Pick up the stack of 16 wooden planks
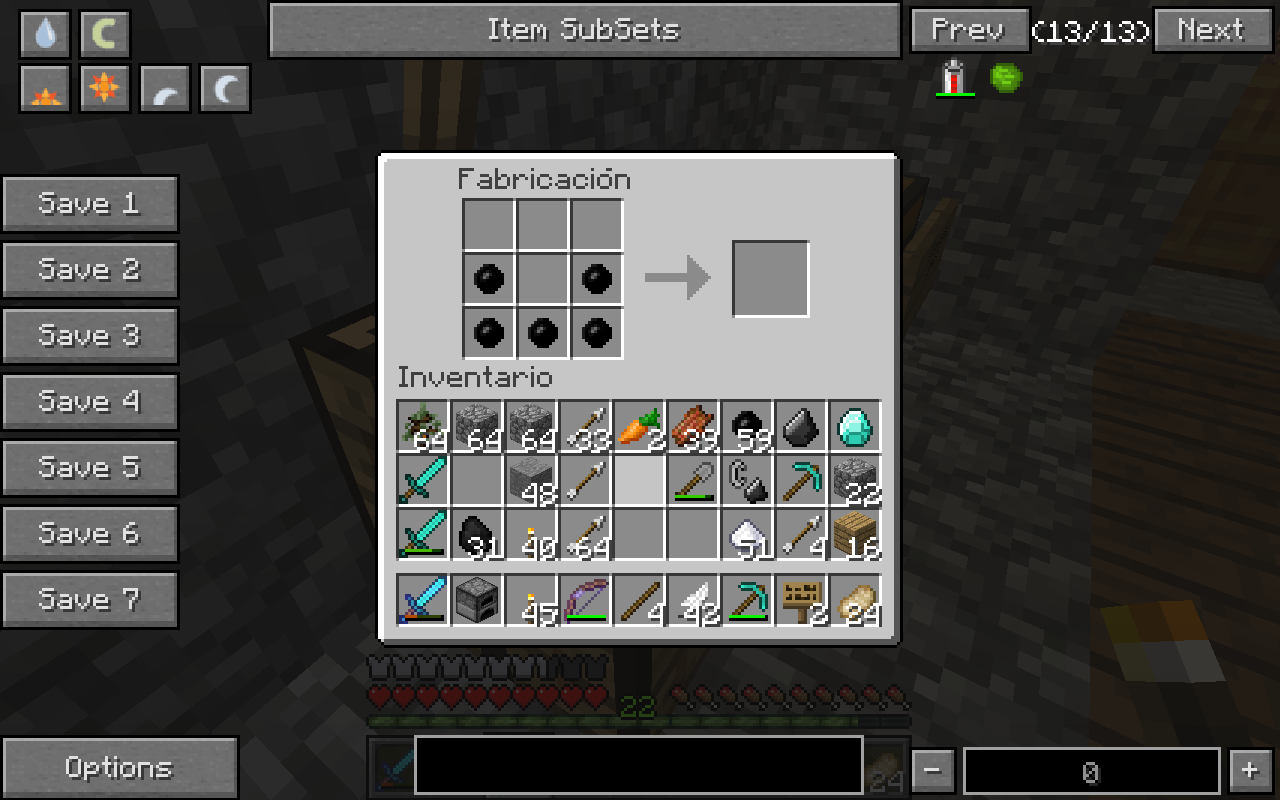This screenshot has width=1280, height=800. (x=855, y=534)
